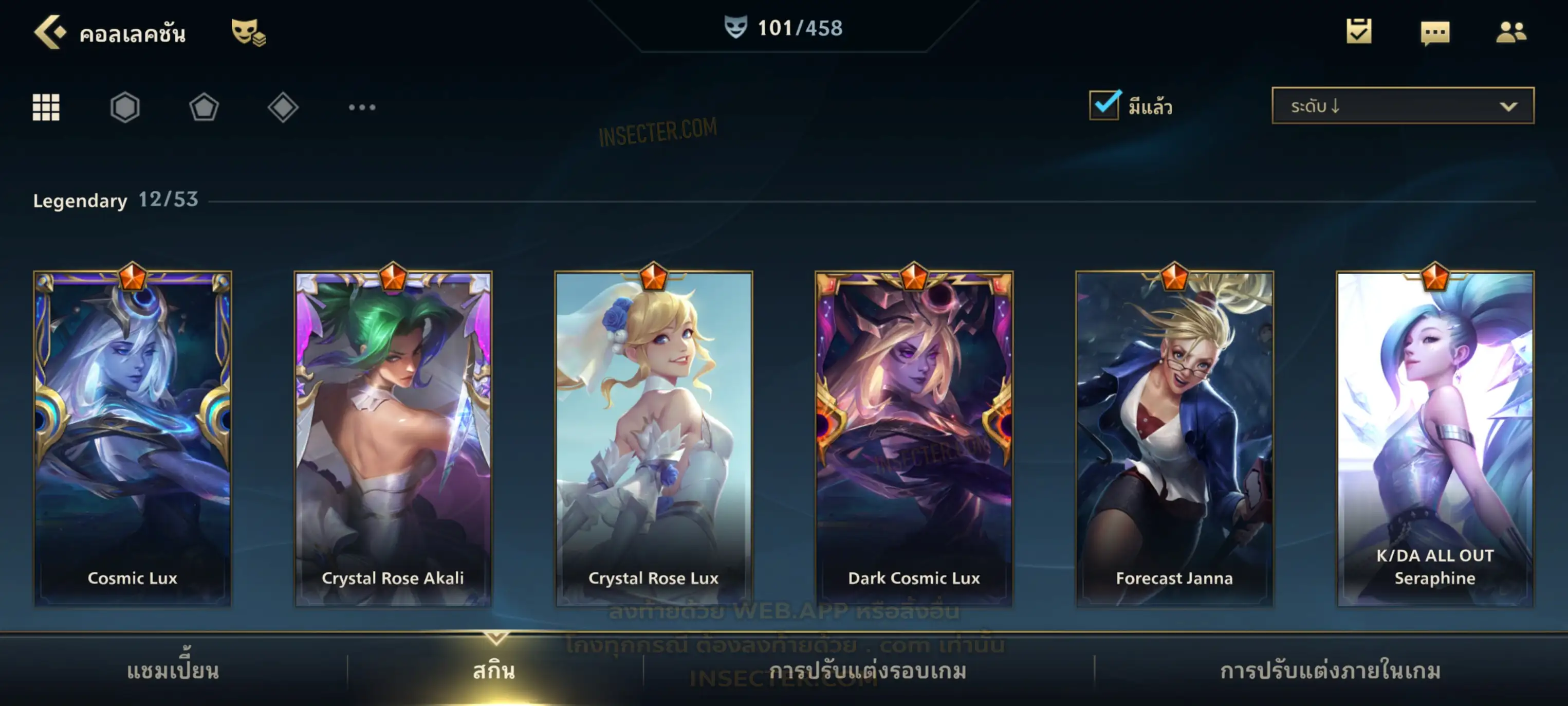
Task: Switch to the แชมเปี้ยน tab
Action: [173, 671]
